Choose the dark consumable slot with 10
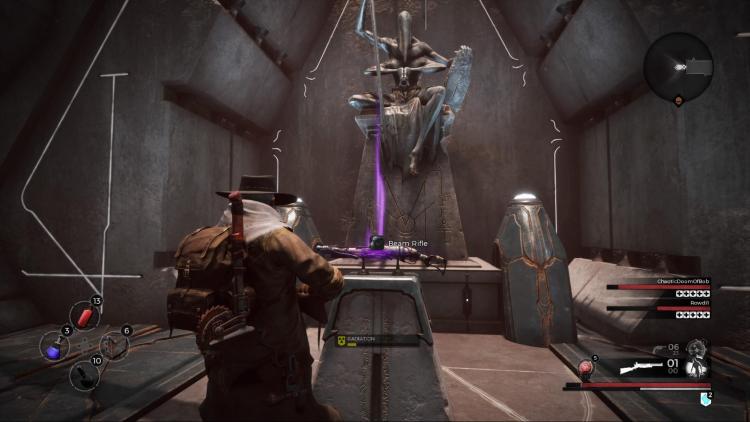 (x=85, y=374)
